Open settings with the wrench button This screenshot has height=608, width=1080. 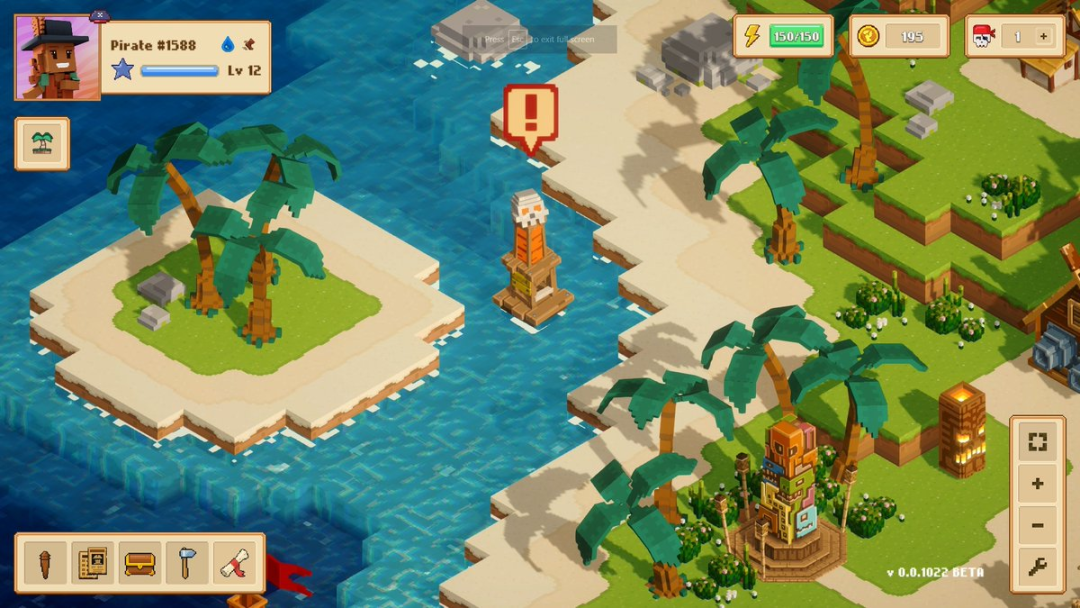click(1038, 568)
